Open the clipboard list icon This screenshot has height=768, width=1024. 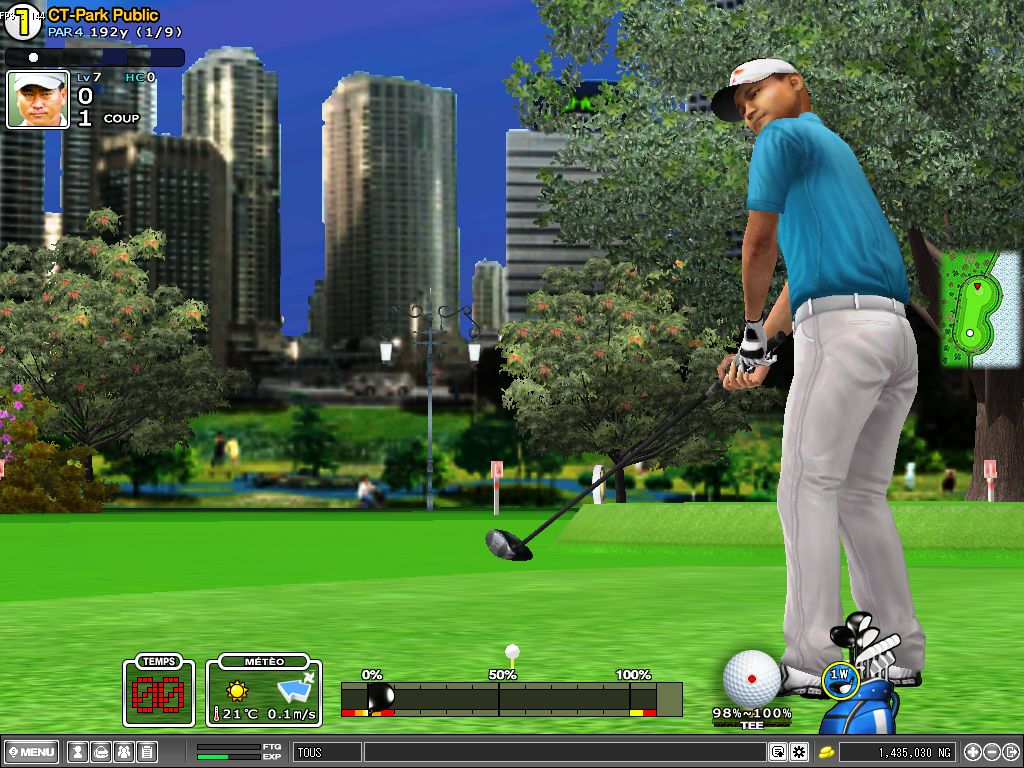click(x=146, y=752)
